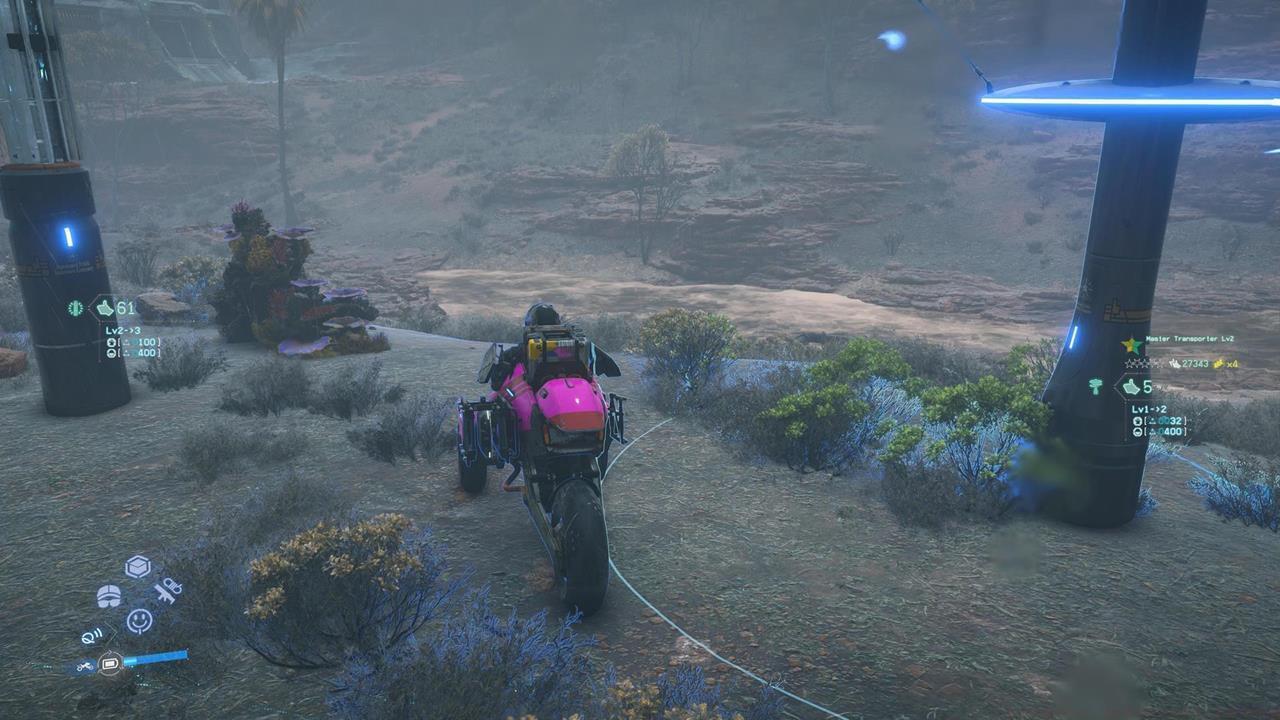The height and width of the screenshot is (720, 1280).
Task: Expand the Lv2->3 upgrade details on the left
Action: [x=123, y=331]
